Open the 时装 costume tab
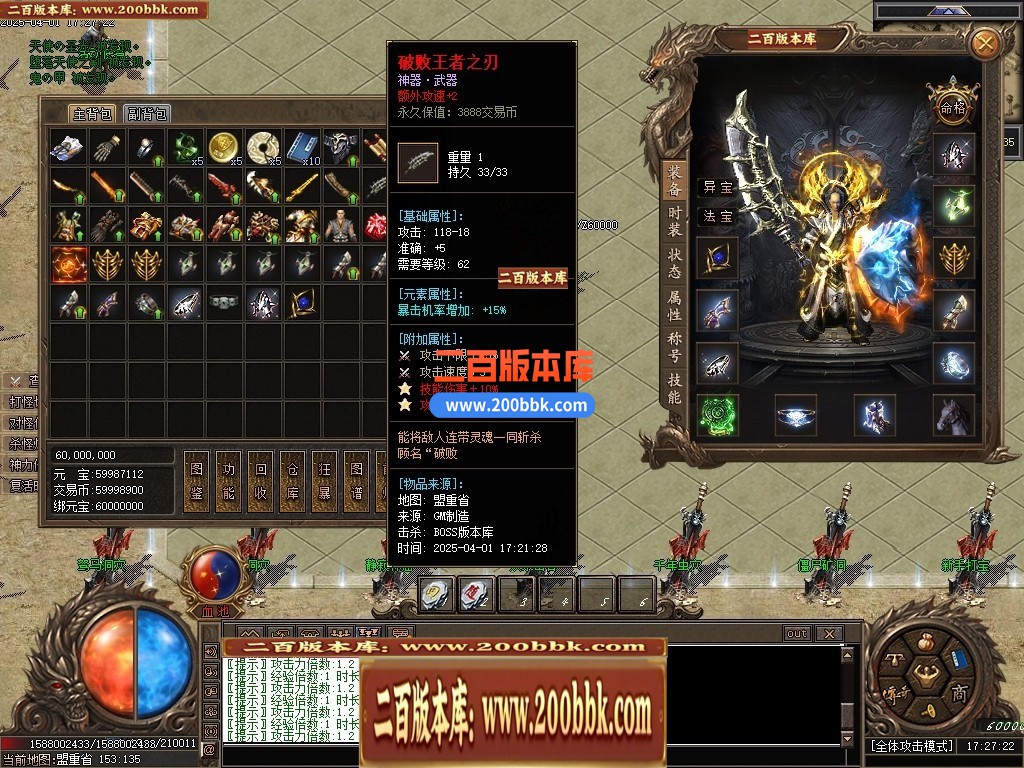Image resolution: width=1024 pixels, height=768 pixels. 675,221
